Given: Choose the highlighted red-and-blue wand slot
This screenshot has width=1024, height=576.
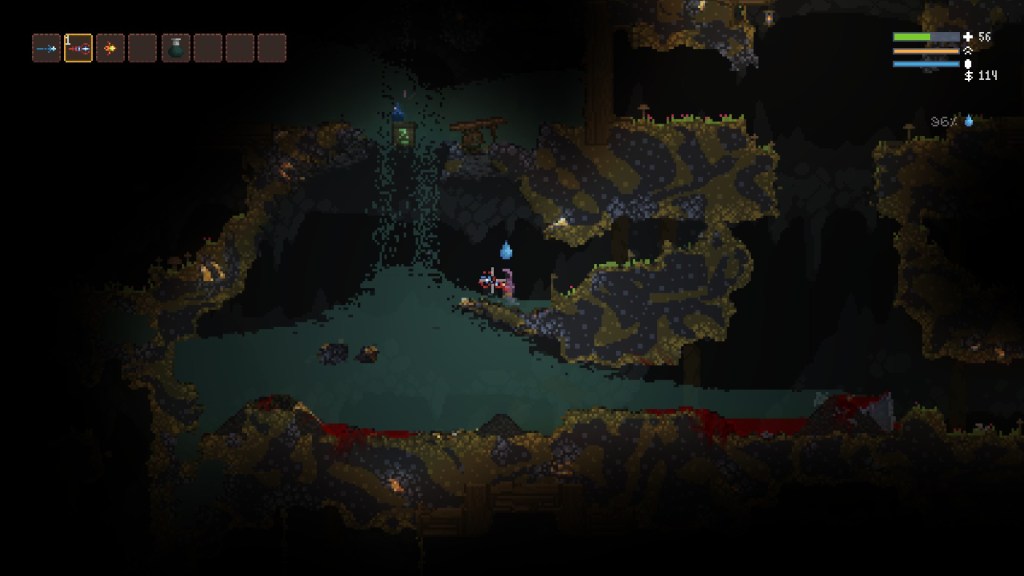Looking at the screenshot, I should click(x=78, y=48).
